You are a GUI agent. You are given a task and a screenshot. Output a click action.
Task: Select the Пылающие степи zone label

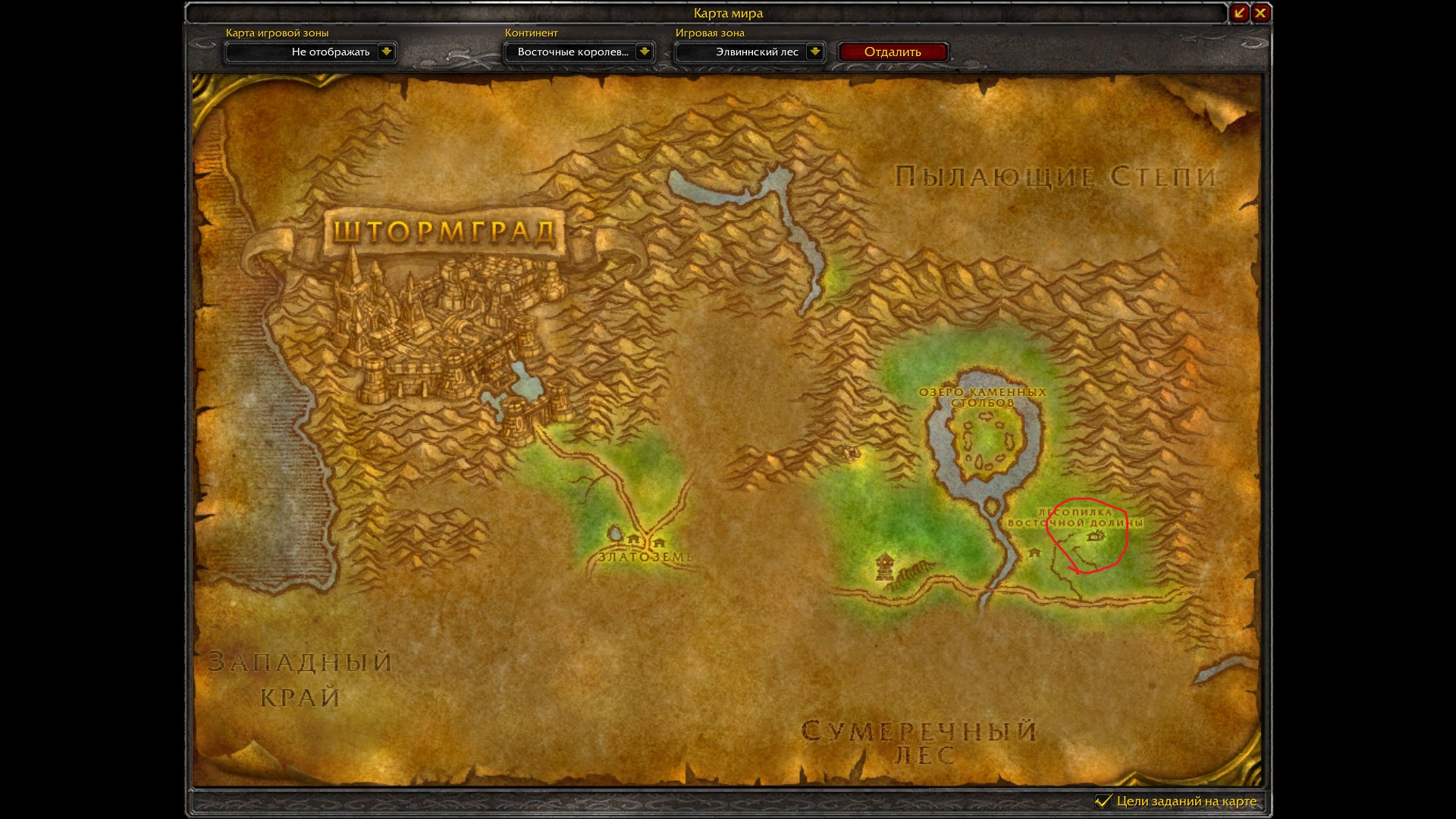(1056, 177)
